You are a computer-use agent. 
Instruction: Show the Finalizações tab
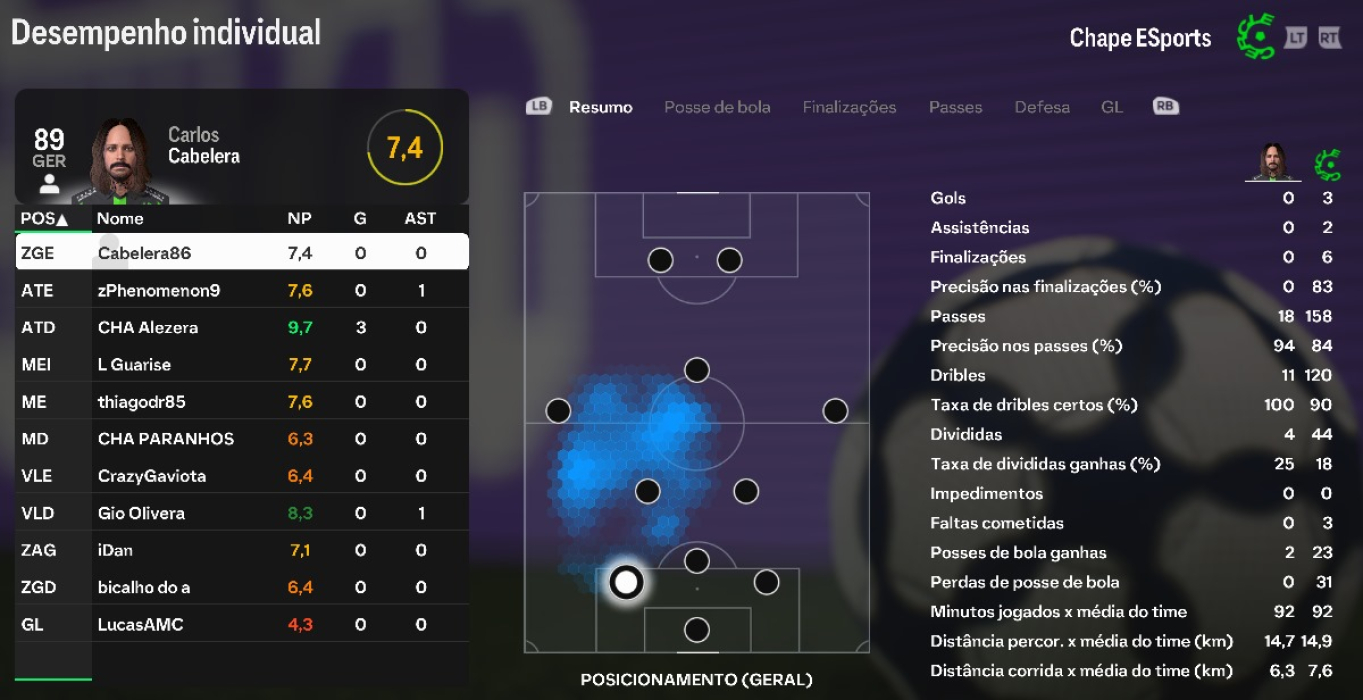point(849,107)
